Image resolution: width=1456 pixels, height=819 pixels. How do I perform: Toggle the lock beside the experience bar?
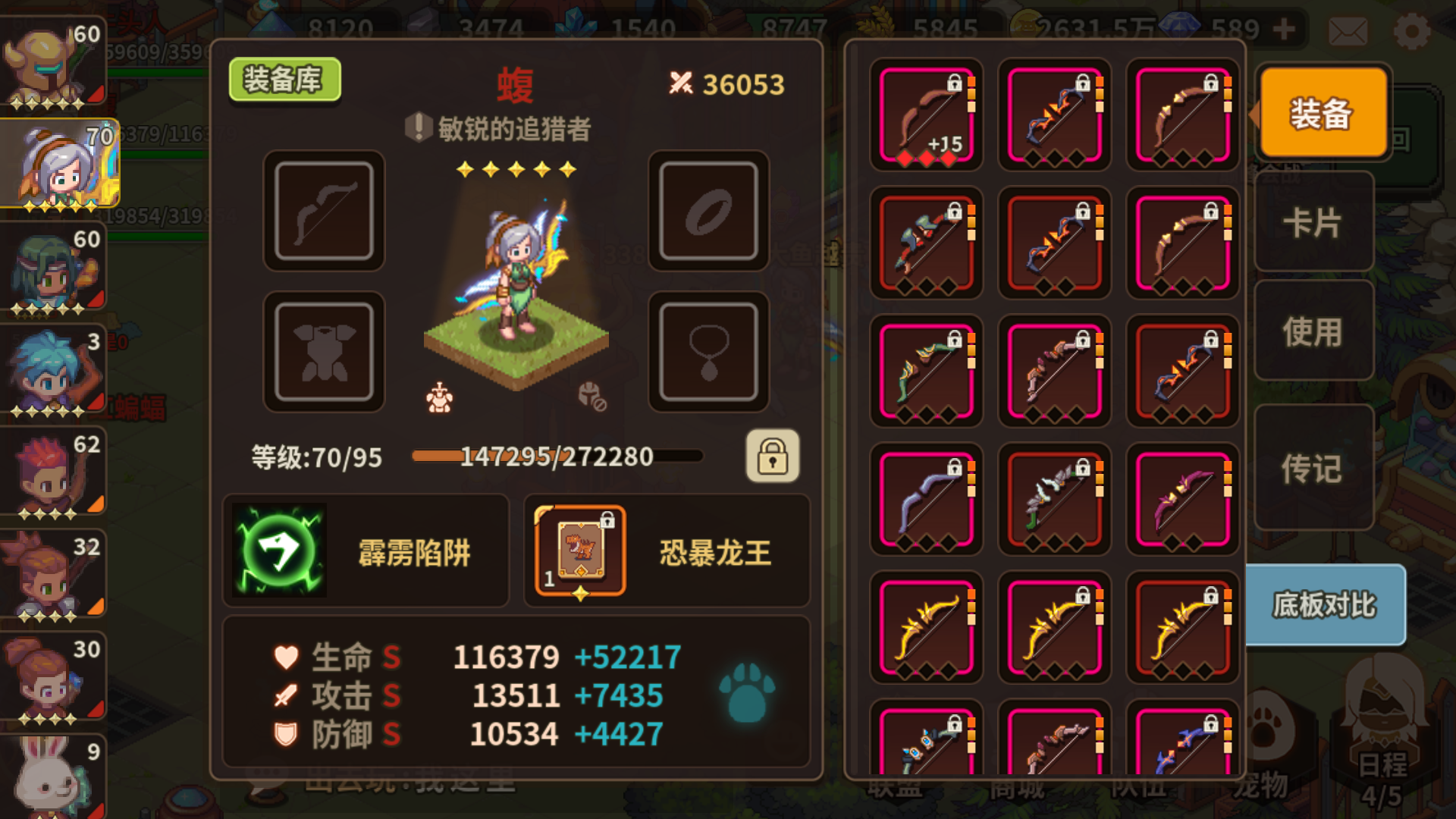pyautogui.click(x=771, y=457)
